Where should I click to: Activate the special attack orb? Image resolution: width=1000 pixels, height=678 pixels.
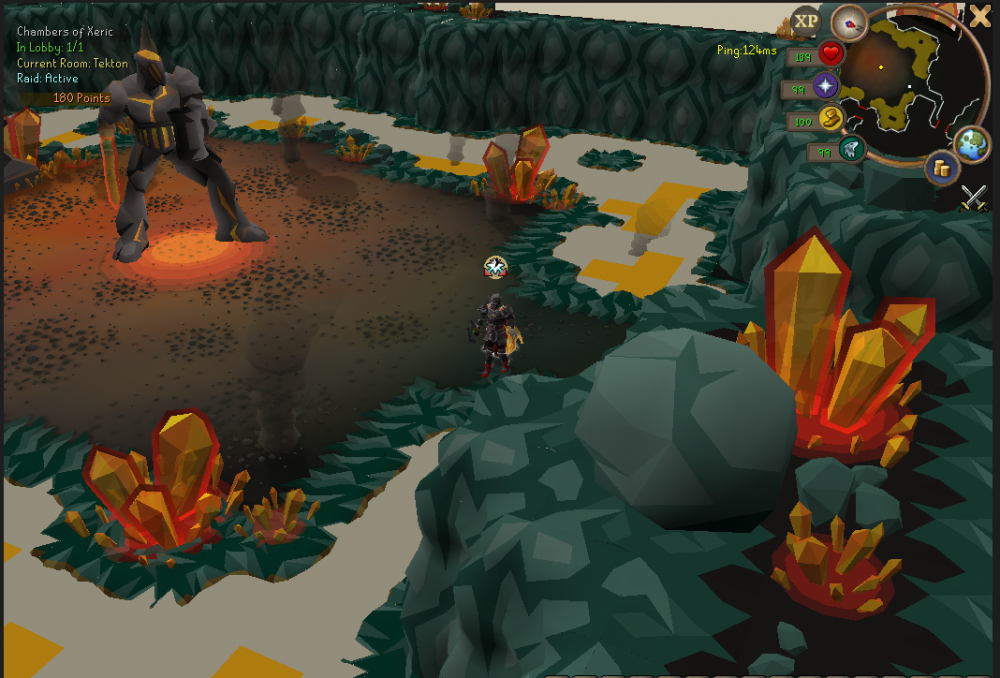point(851,151)
